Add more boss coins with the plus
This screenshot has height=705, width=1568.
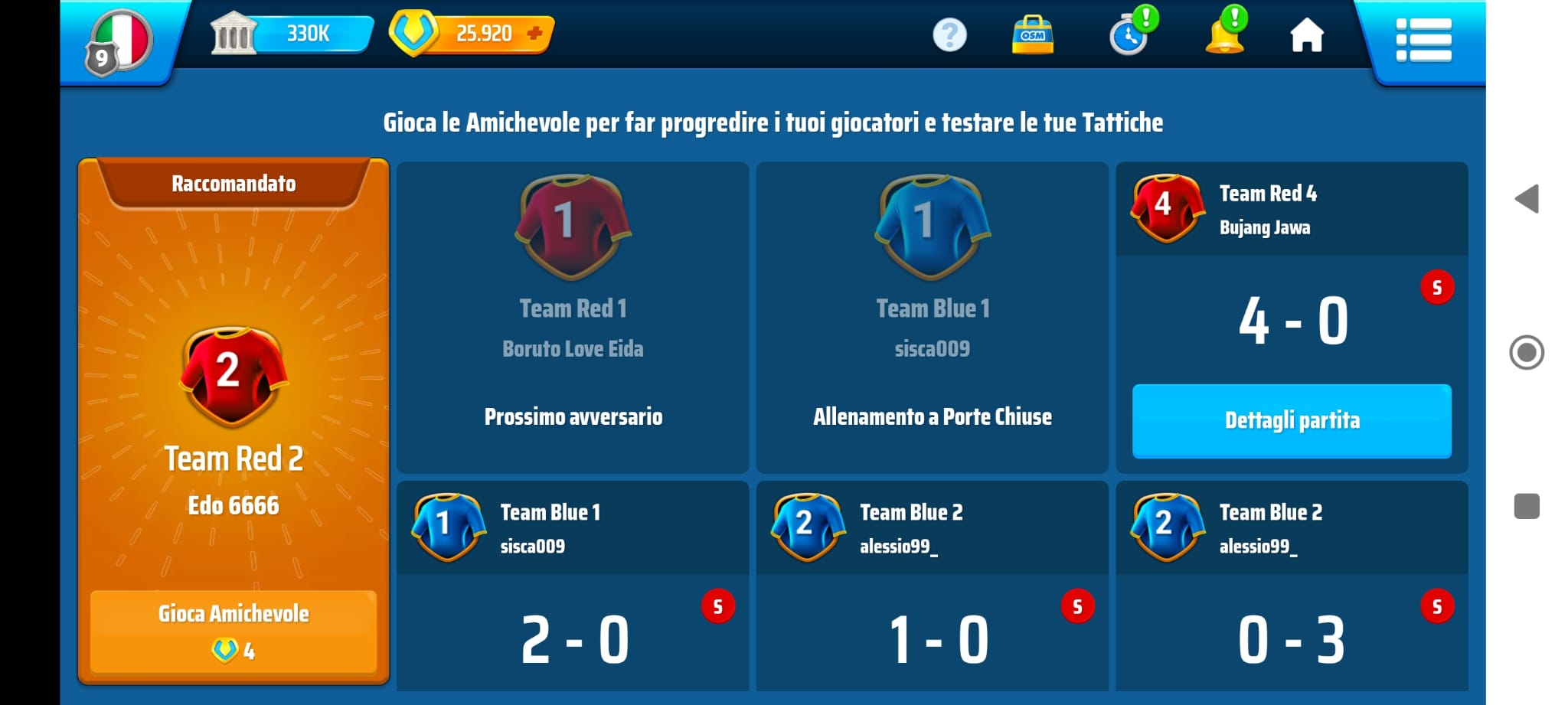coord(535,33)
